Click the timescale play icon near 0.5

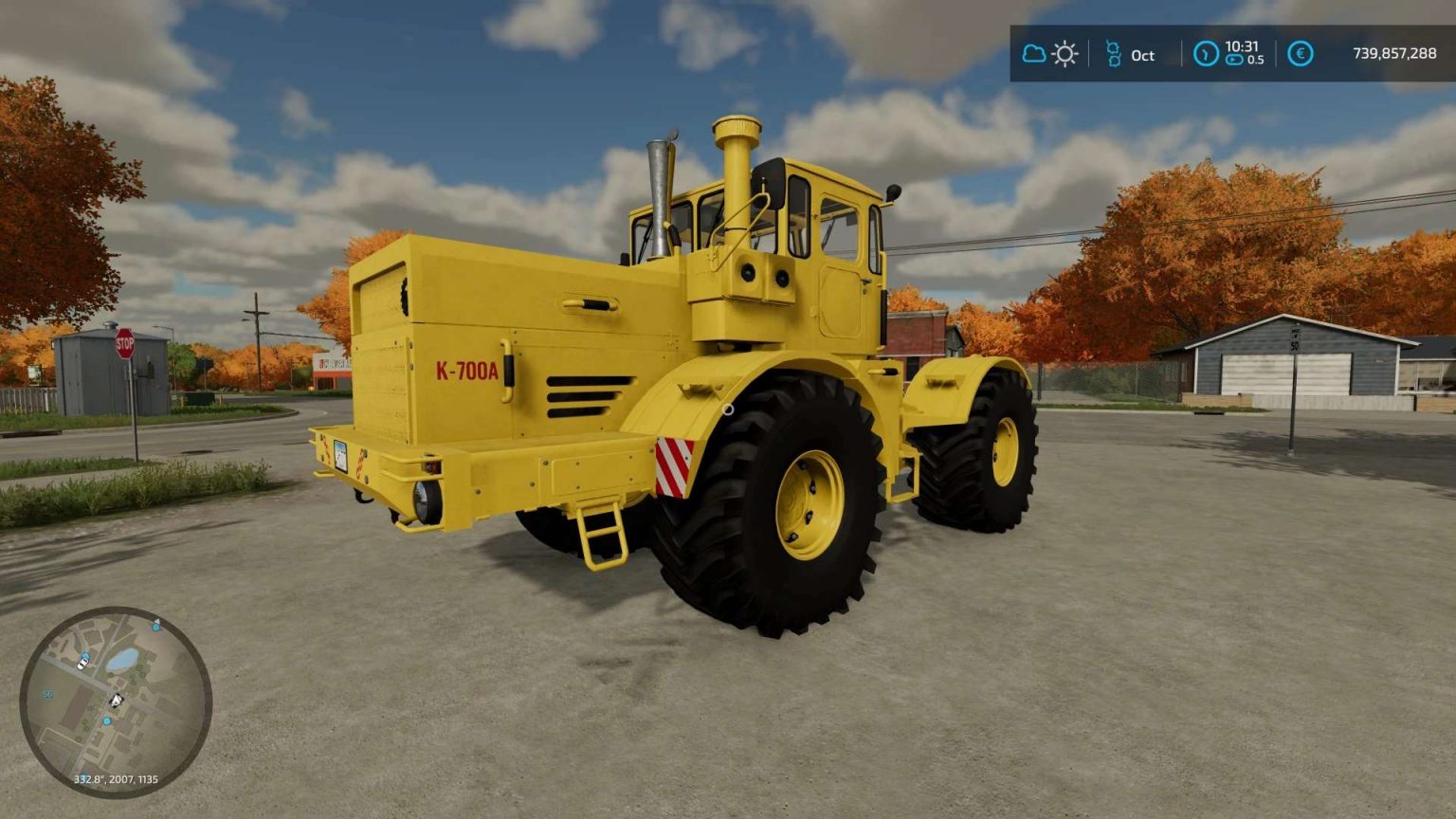(x=1234, y=62)
